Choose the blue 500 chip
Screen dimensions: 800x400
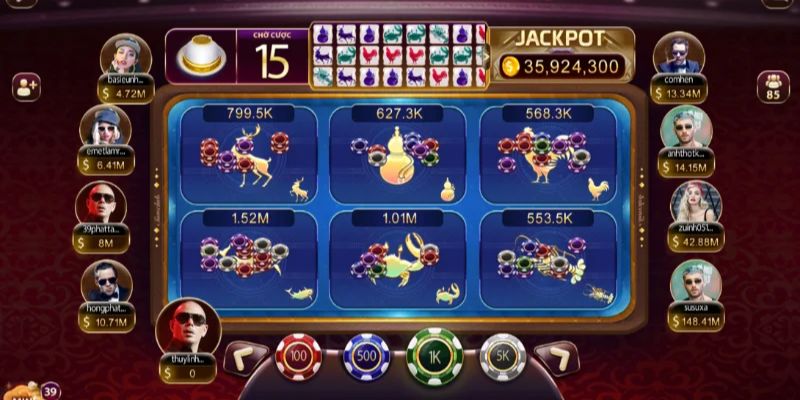tap(366, 357)
